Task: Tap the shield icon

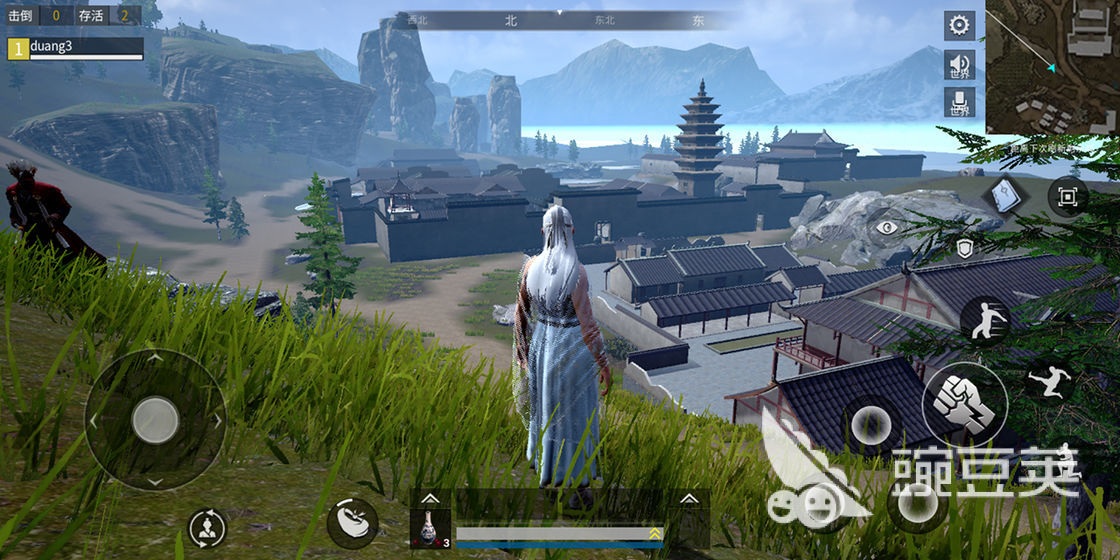Action: tap(964, 248)
